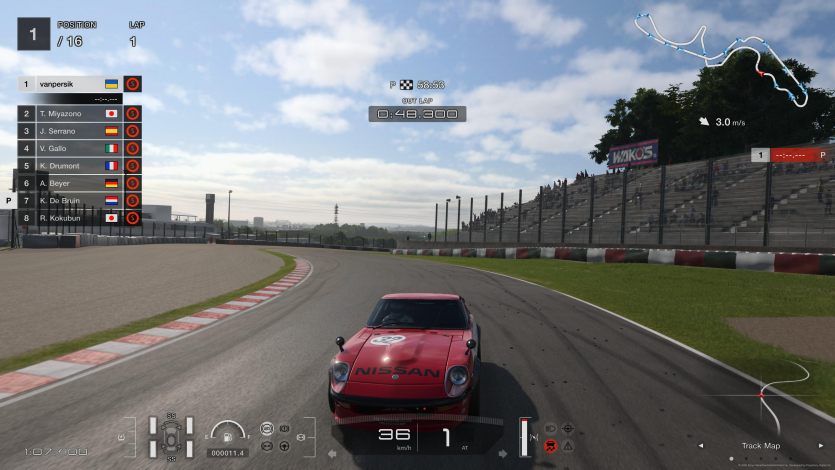Viewport: 835px width, 470px height.
Task: Switch Track Map panel to the previous page
Action: 700,445
